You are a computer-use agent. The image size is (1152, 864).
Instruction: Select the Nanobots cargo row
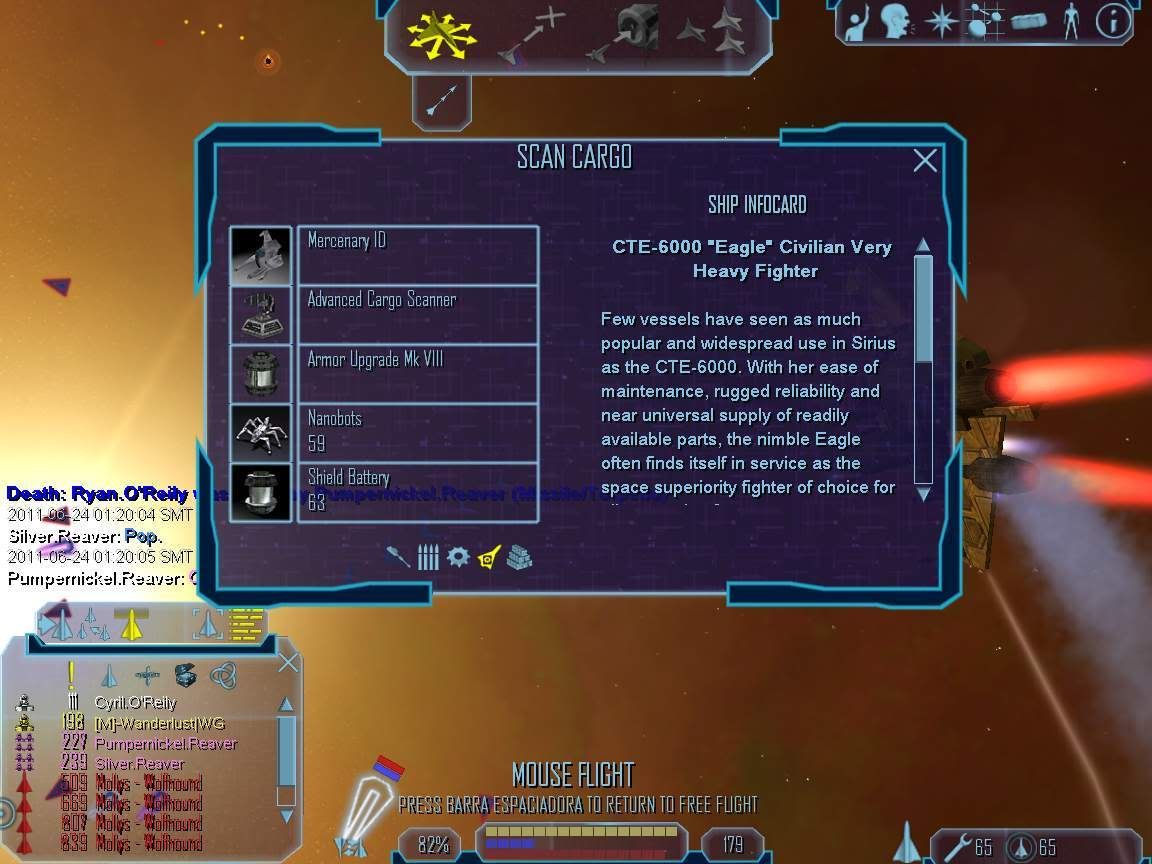click(x=418, y=432)
